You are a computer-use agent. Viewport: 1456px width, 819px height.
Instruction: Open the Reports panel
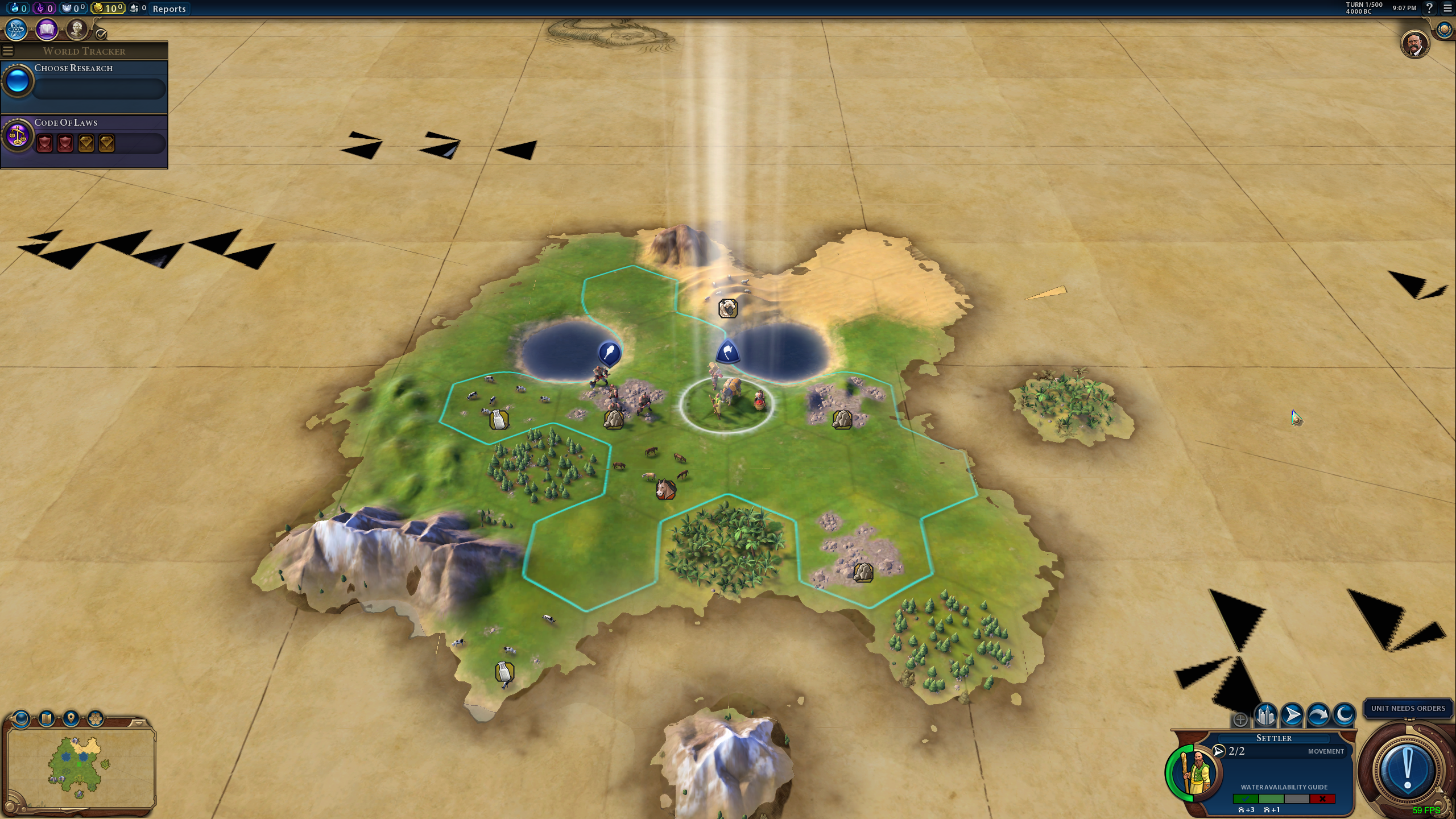(x=169, y=9)
